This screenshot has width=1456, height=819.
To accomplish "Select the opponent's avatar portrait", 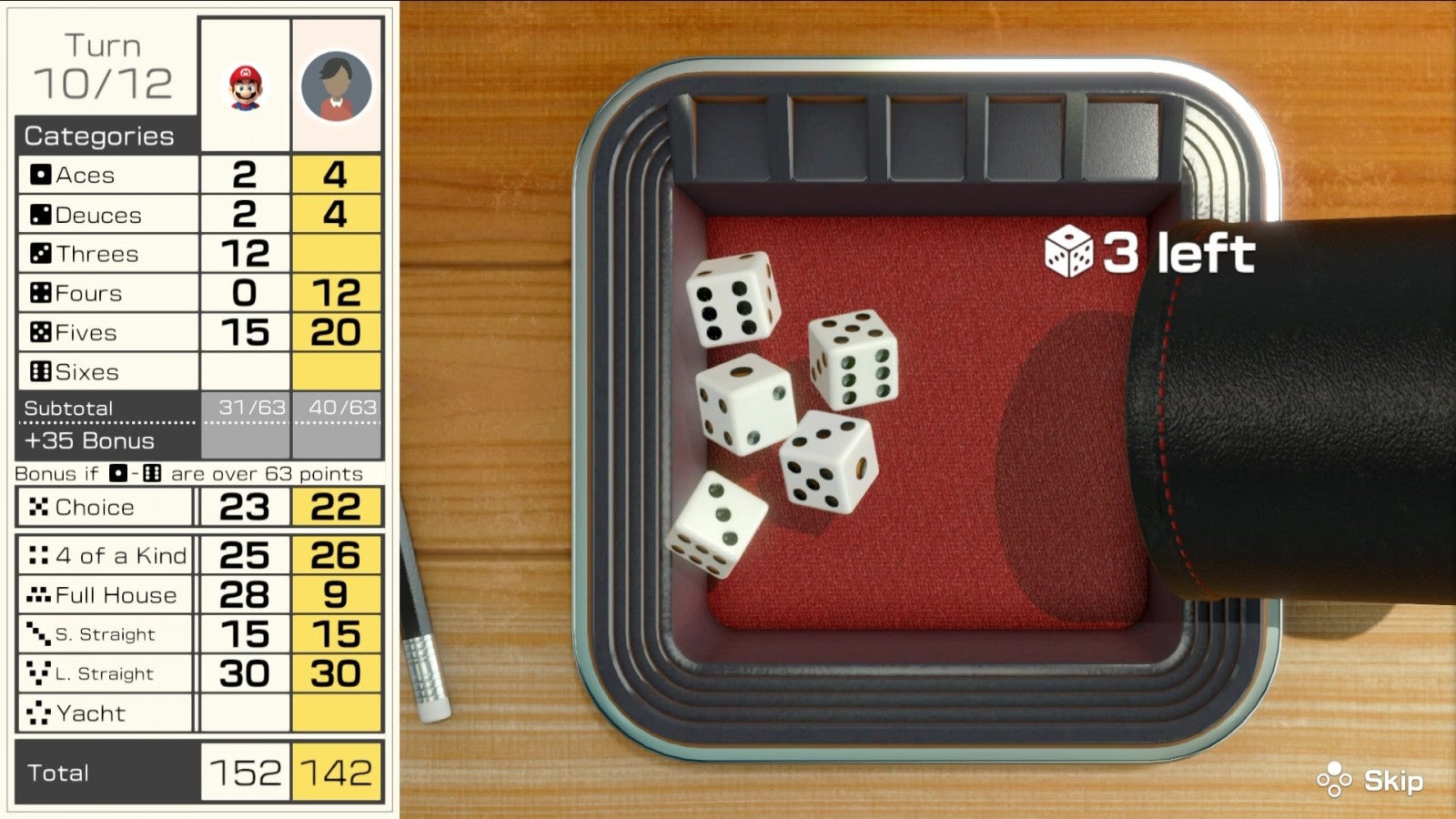I will pos(337,85).
